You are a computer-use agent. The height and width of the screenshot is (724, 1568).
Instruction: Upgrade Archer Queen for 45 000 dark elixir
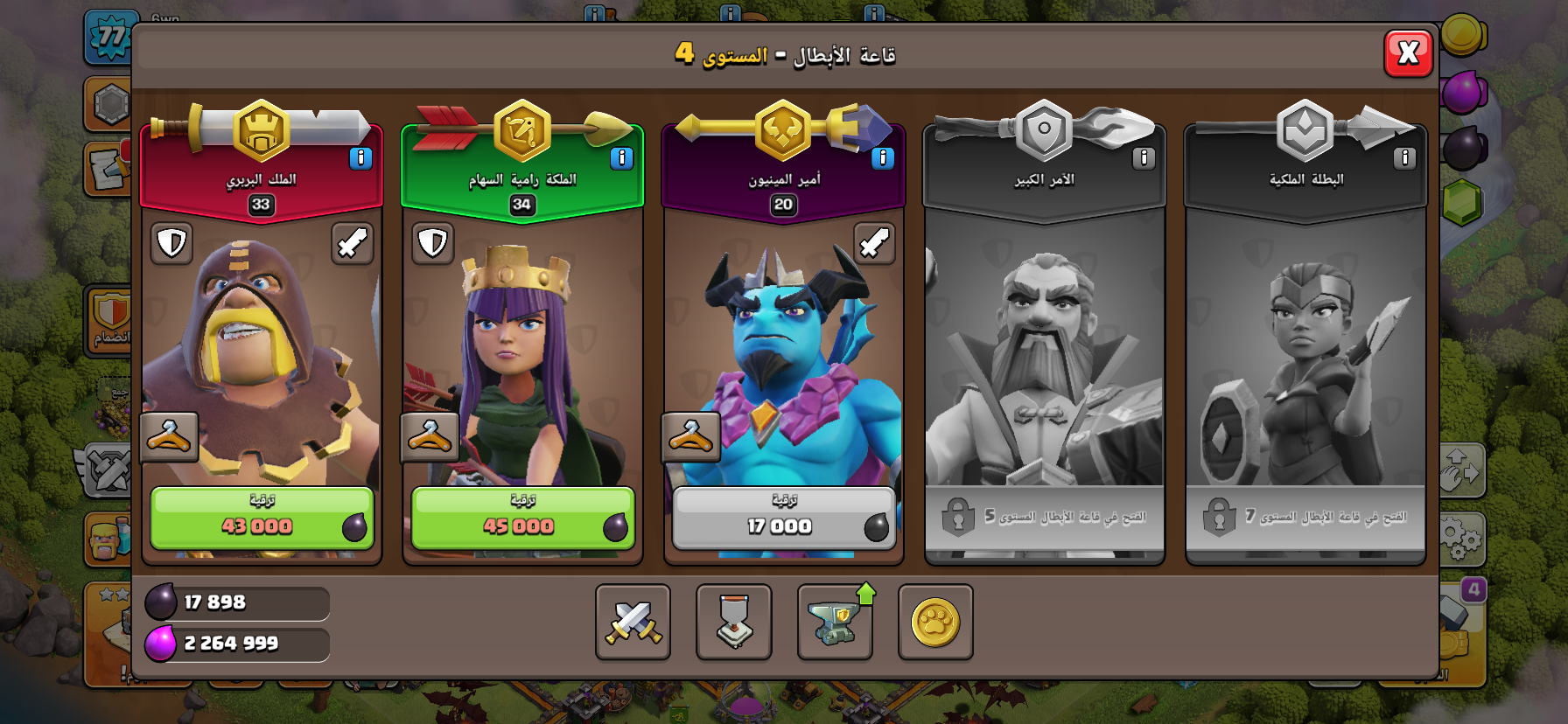point(522,519)
